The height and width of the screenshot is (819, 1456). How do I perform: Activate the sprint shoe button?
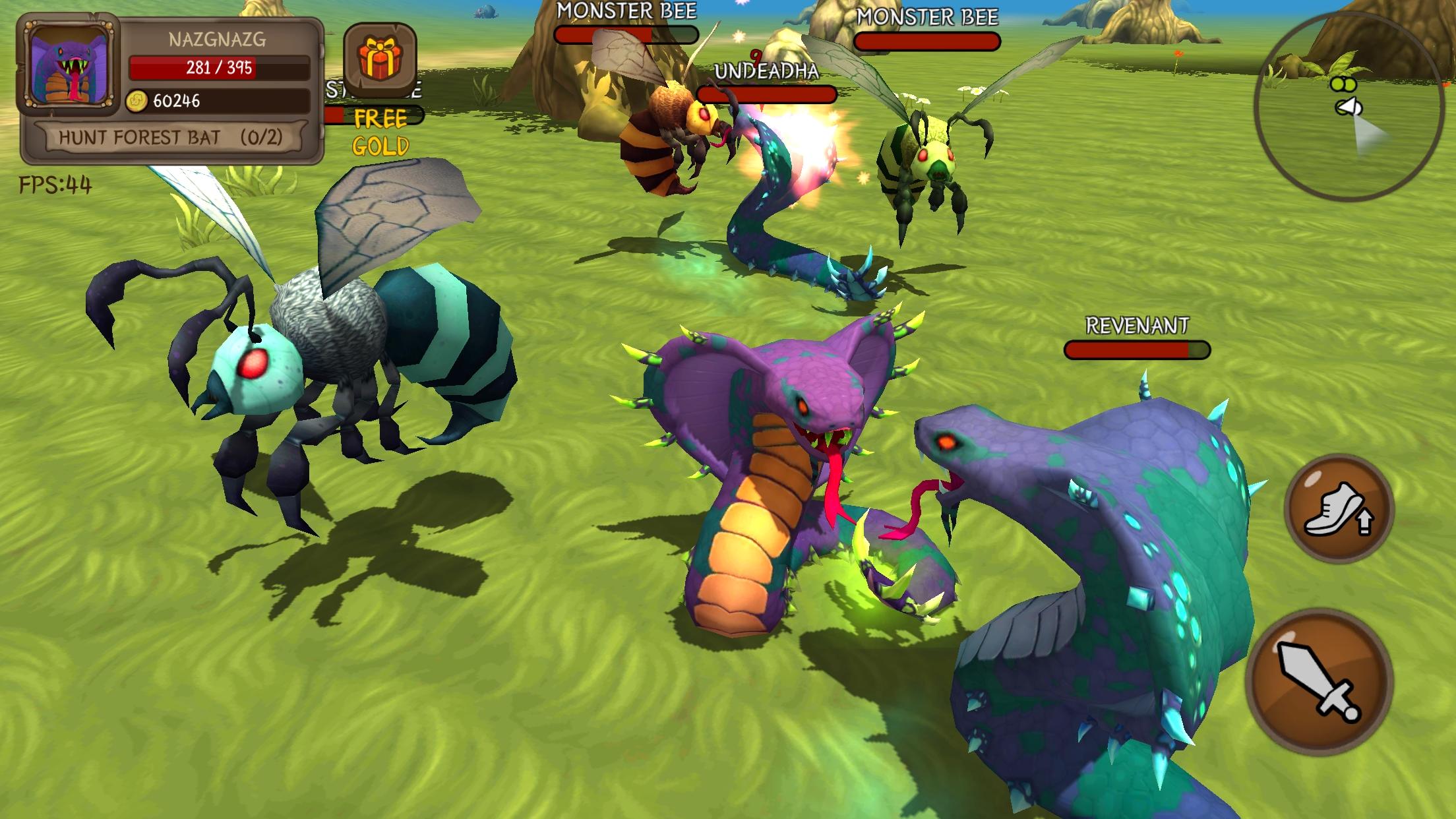pyautogui.click(x=1339, y=508)
